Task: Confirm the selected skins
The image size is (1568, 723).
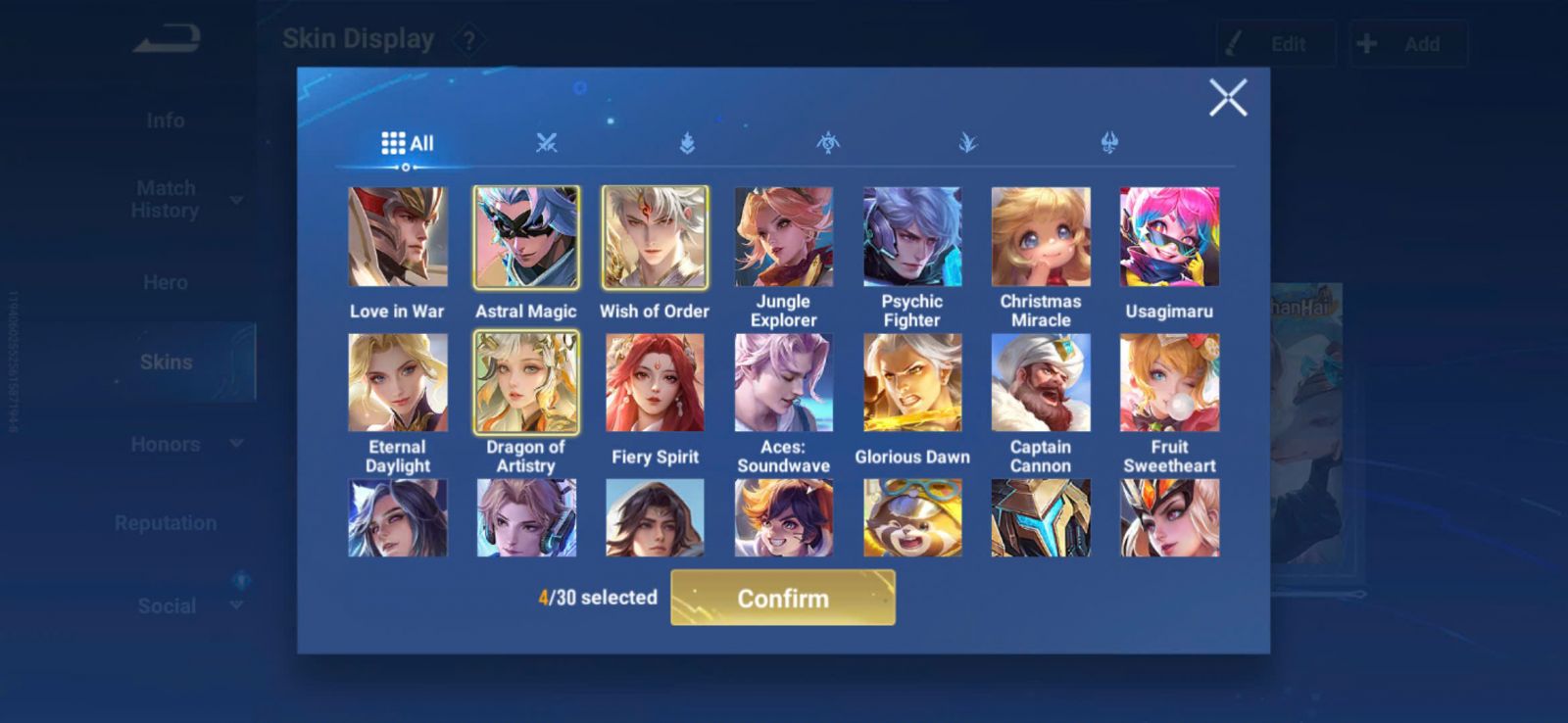Action: [x=782, y=598]
